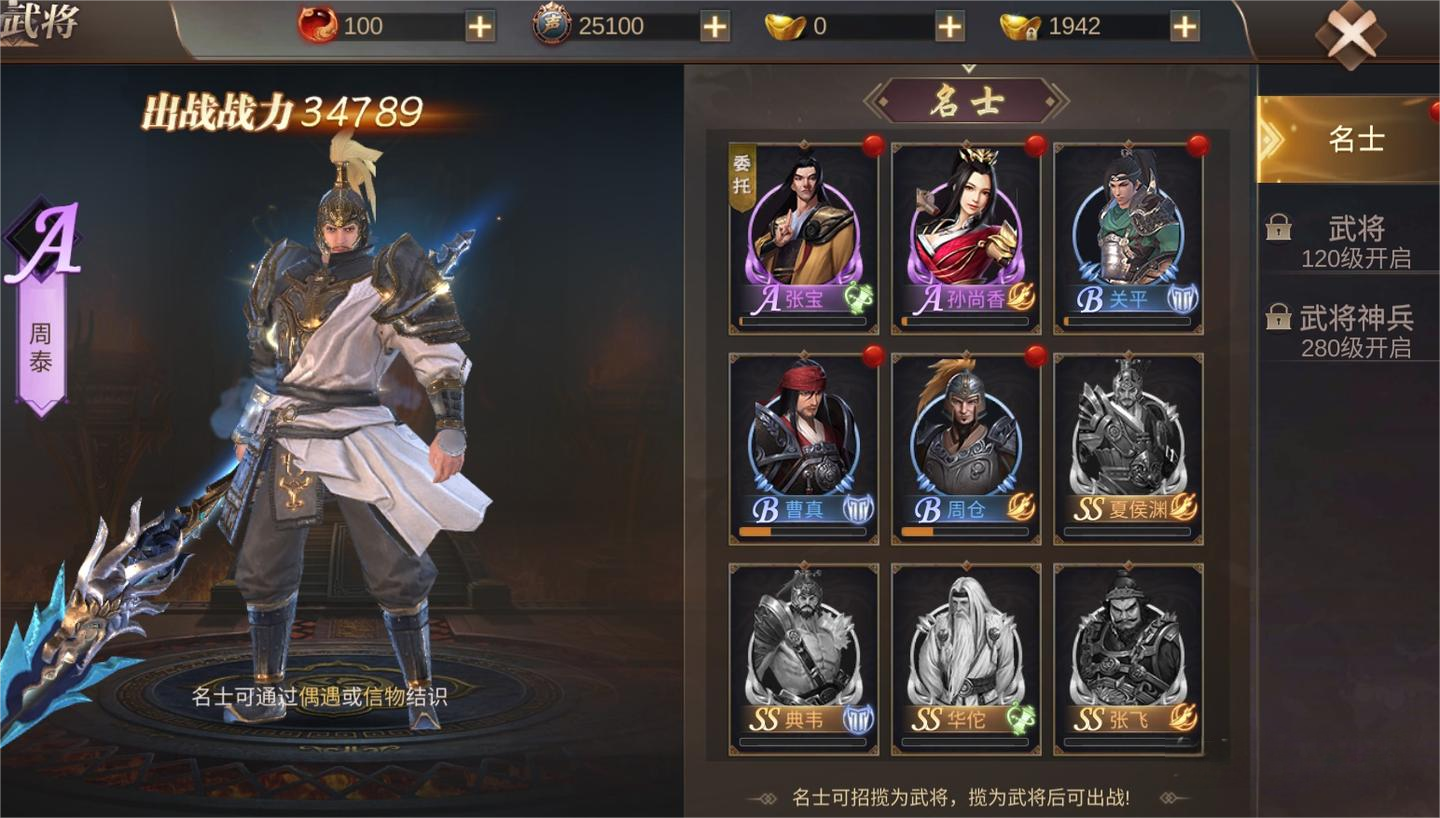This screenshot has height=818, width=1440.
Task: Add more of the red orb currency
Action: 480,27
